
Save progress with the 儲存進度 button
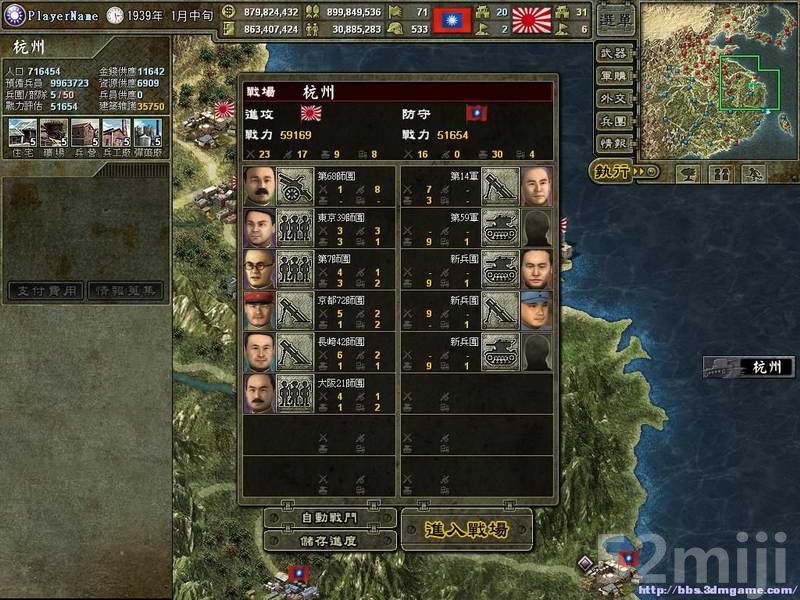pyautogui.click(x=326, y=541)
